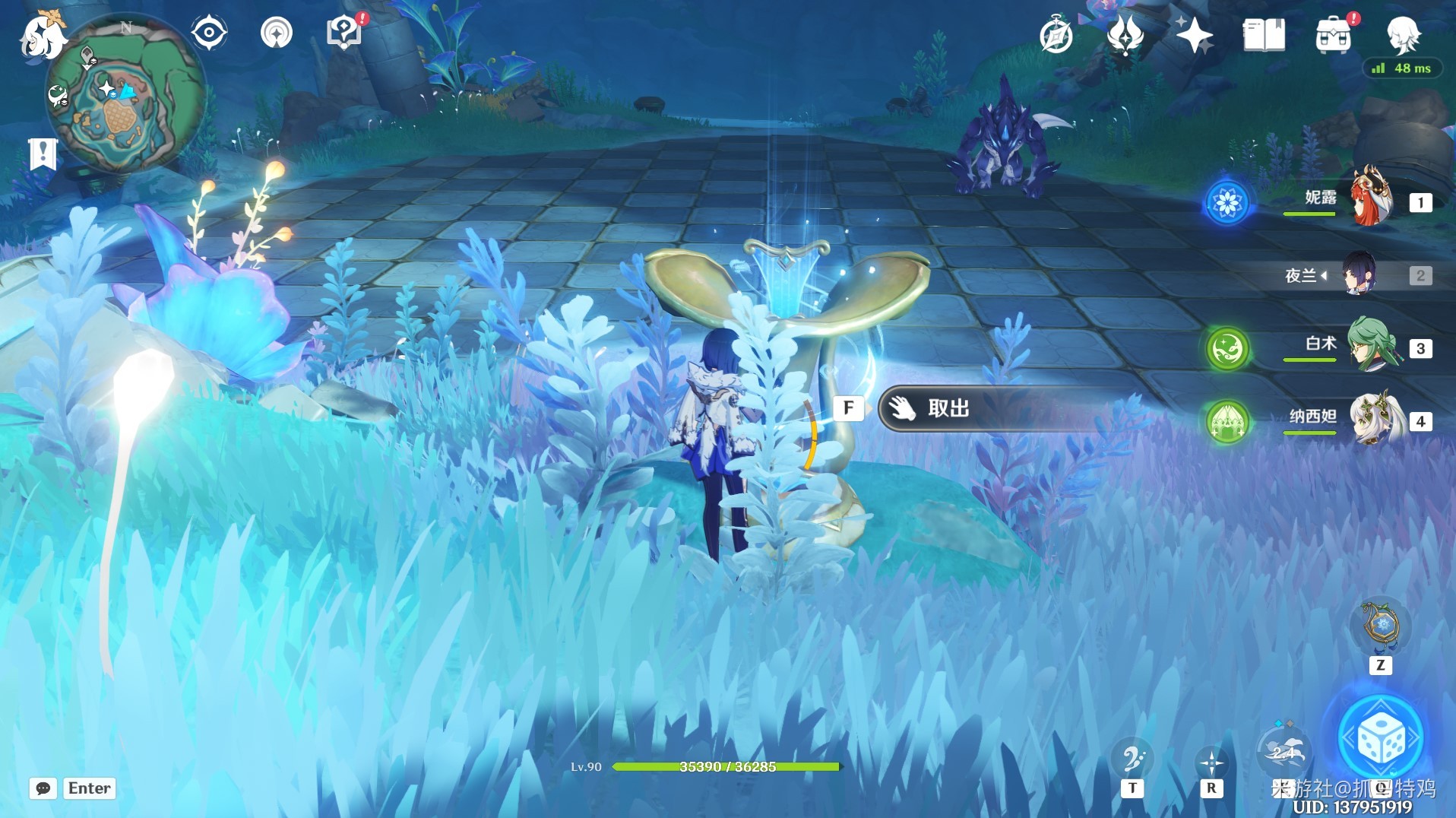The image size is (1456, 818).
Task: Trigger the four-point star aim icon
Action: [1211, 762]
